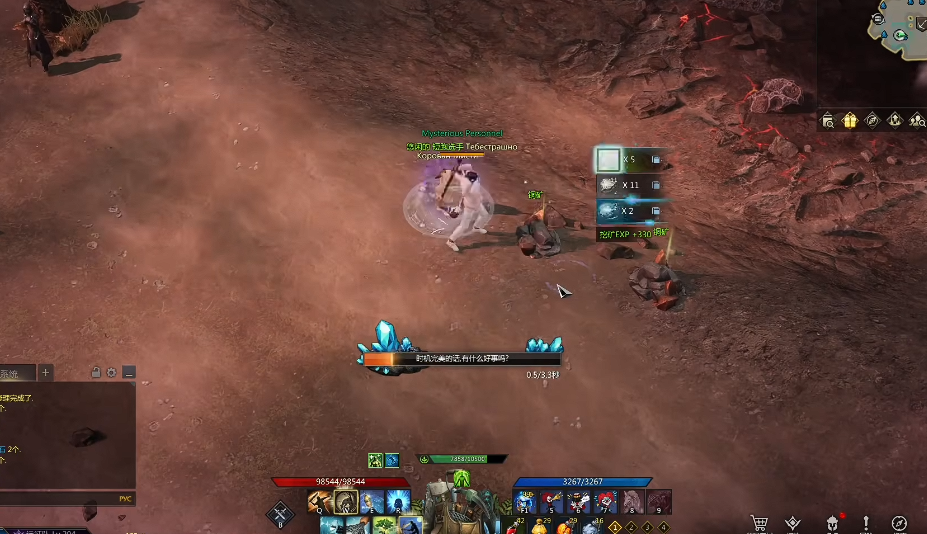Image resolution: width=927 pixels, height=534 pixels.
Task: Click the crossed tools B icon
Action: click(x=280, y=513)
